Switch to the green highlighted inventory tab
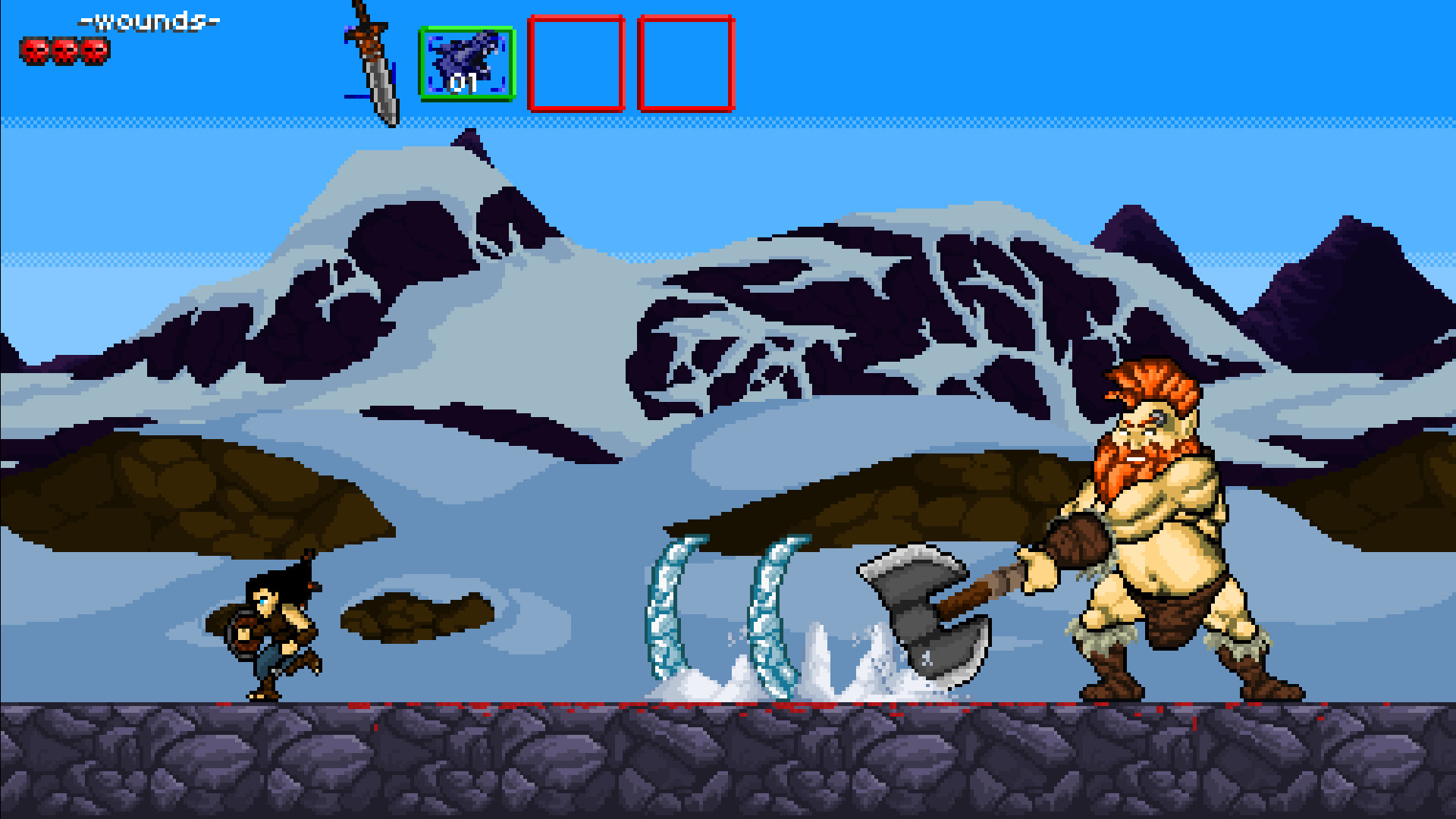 [x=467, y=64]
